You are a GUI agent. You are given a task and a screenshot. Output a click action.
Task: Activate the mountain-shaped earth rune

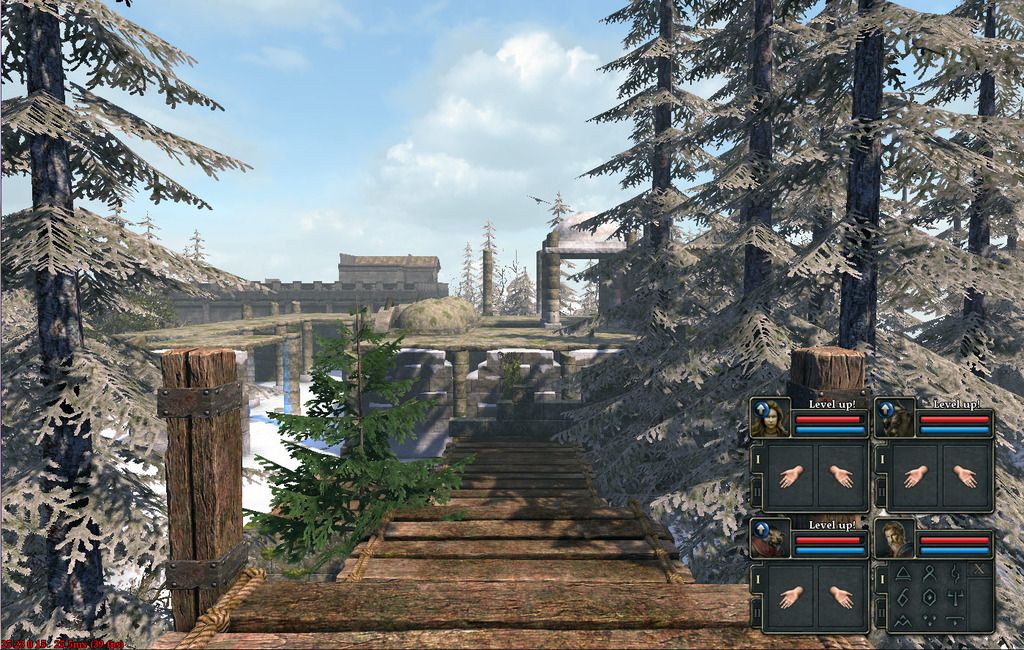pyautogui.click(x=903, y=621)
